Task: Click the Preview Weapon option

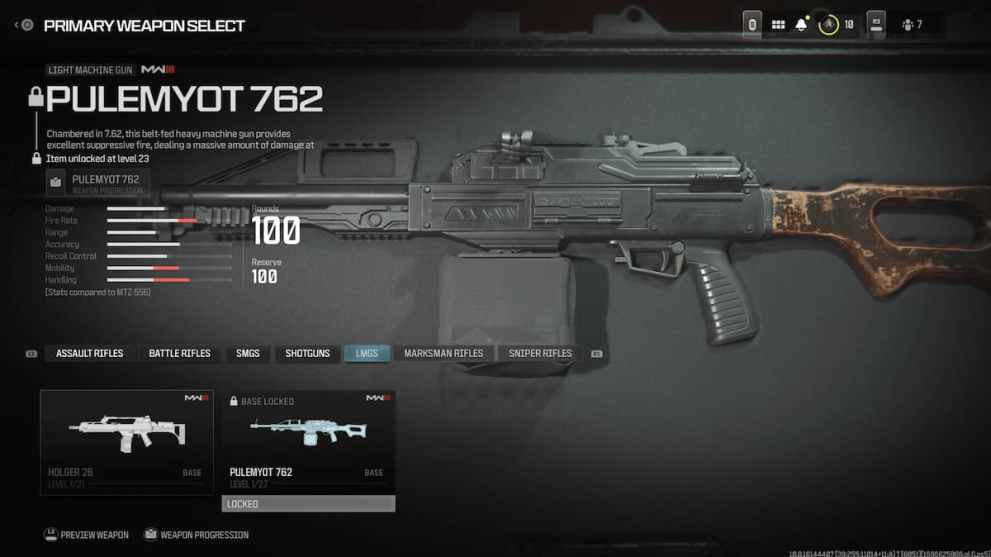Action: [87, 535]
